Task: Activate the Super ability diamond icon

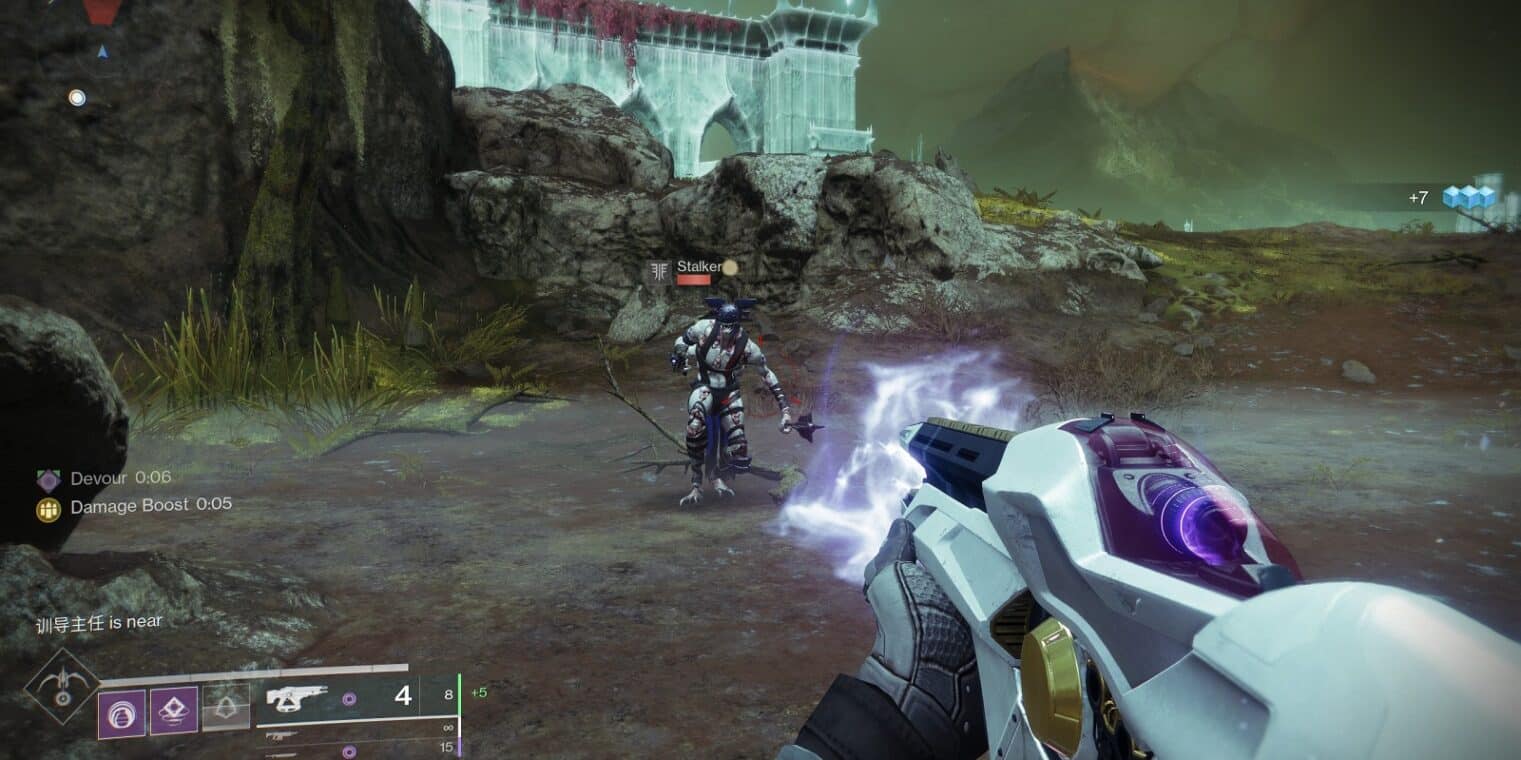Action: tap(62, 687)
